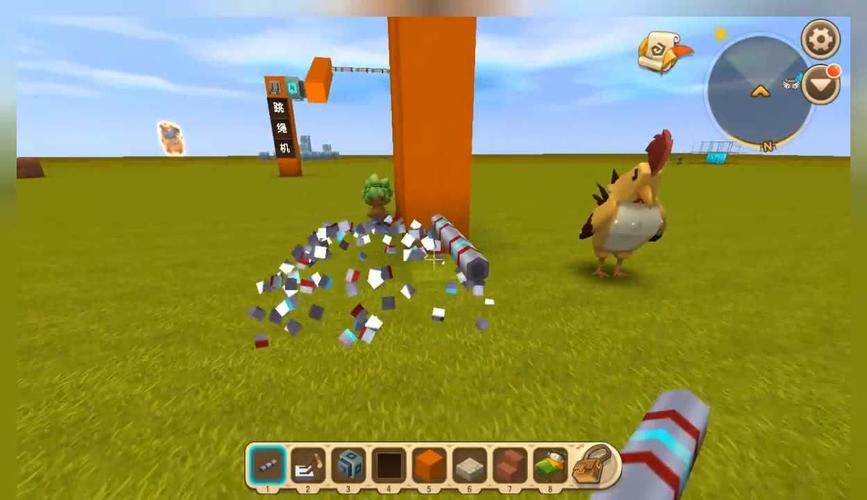Select the green bed item slot
This screenshot has width=867, height=500.
551,465
